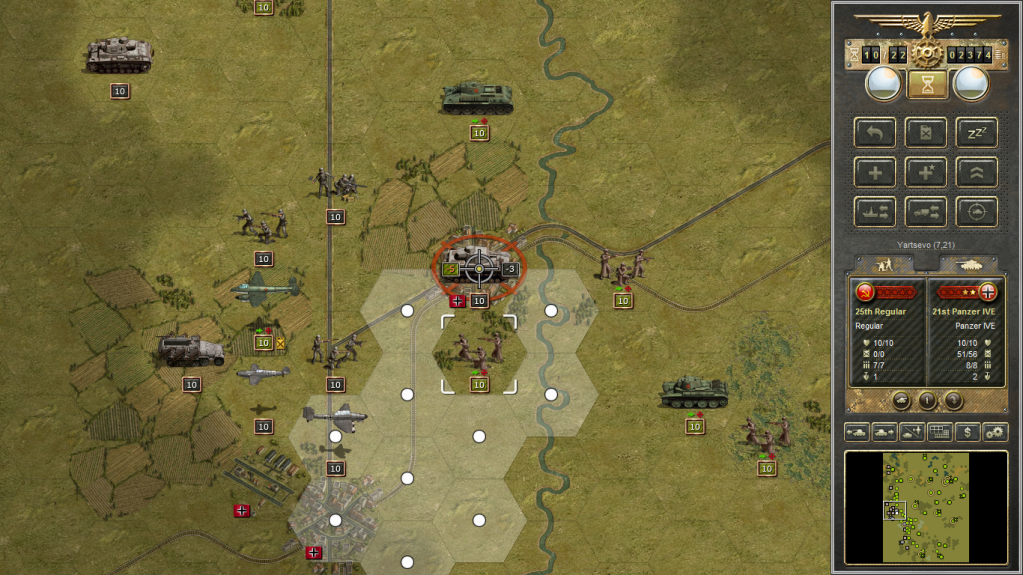The height and width of the screenshot is (575, 1023).
Task: Open the grid table unit list button
Action: 939,432
